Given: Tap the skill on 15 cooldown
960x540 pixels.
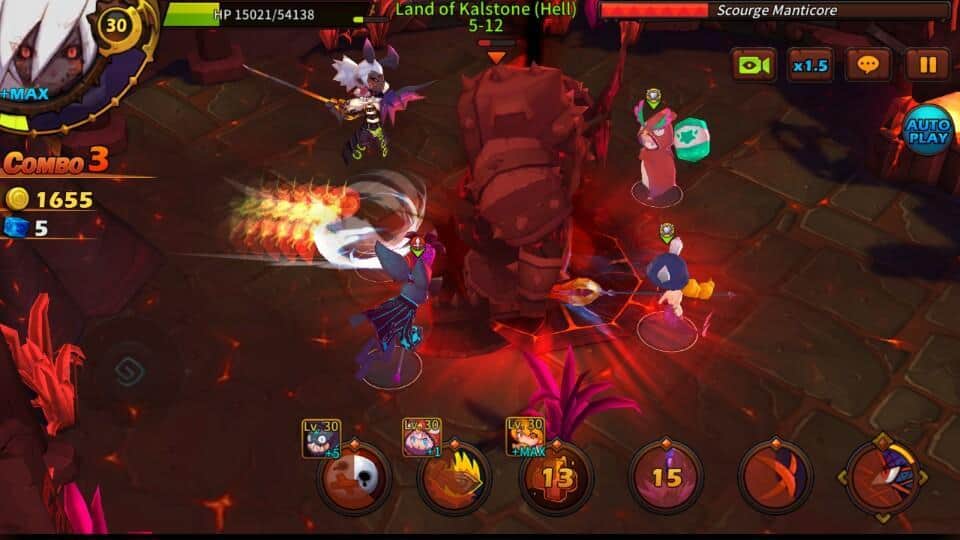Looking at the screenshot, I should [x=666, y=478].
